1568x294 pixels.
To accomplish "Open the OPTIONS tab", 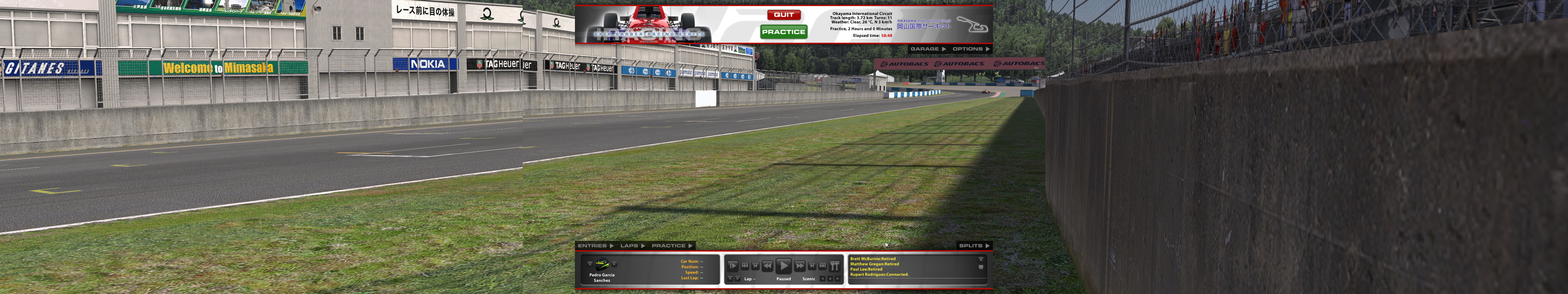I will [x=971, y=49].
